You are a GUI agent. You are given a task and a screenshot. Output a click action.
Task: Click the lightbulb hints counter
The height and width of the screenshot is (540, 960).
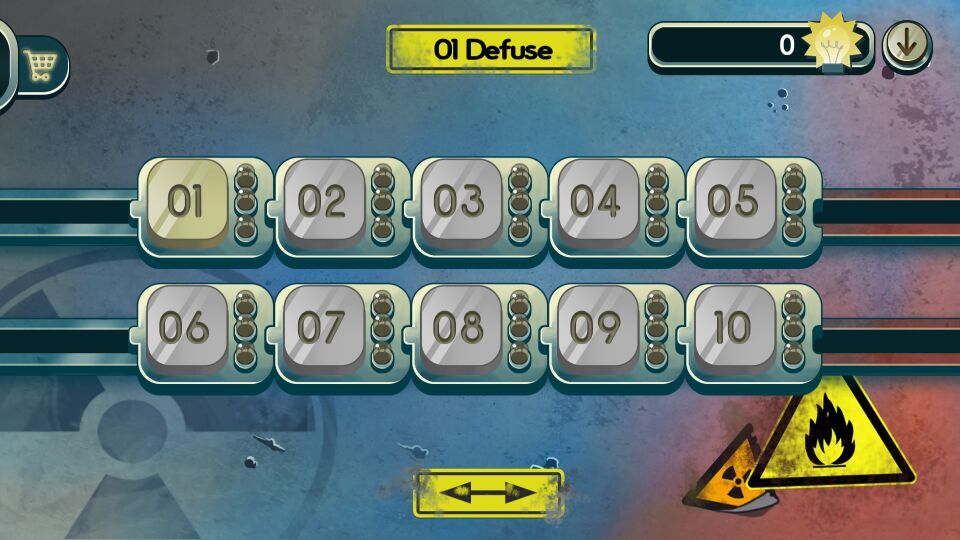(760, 45)
